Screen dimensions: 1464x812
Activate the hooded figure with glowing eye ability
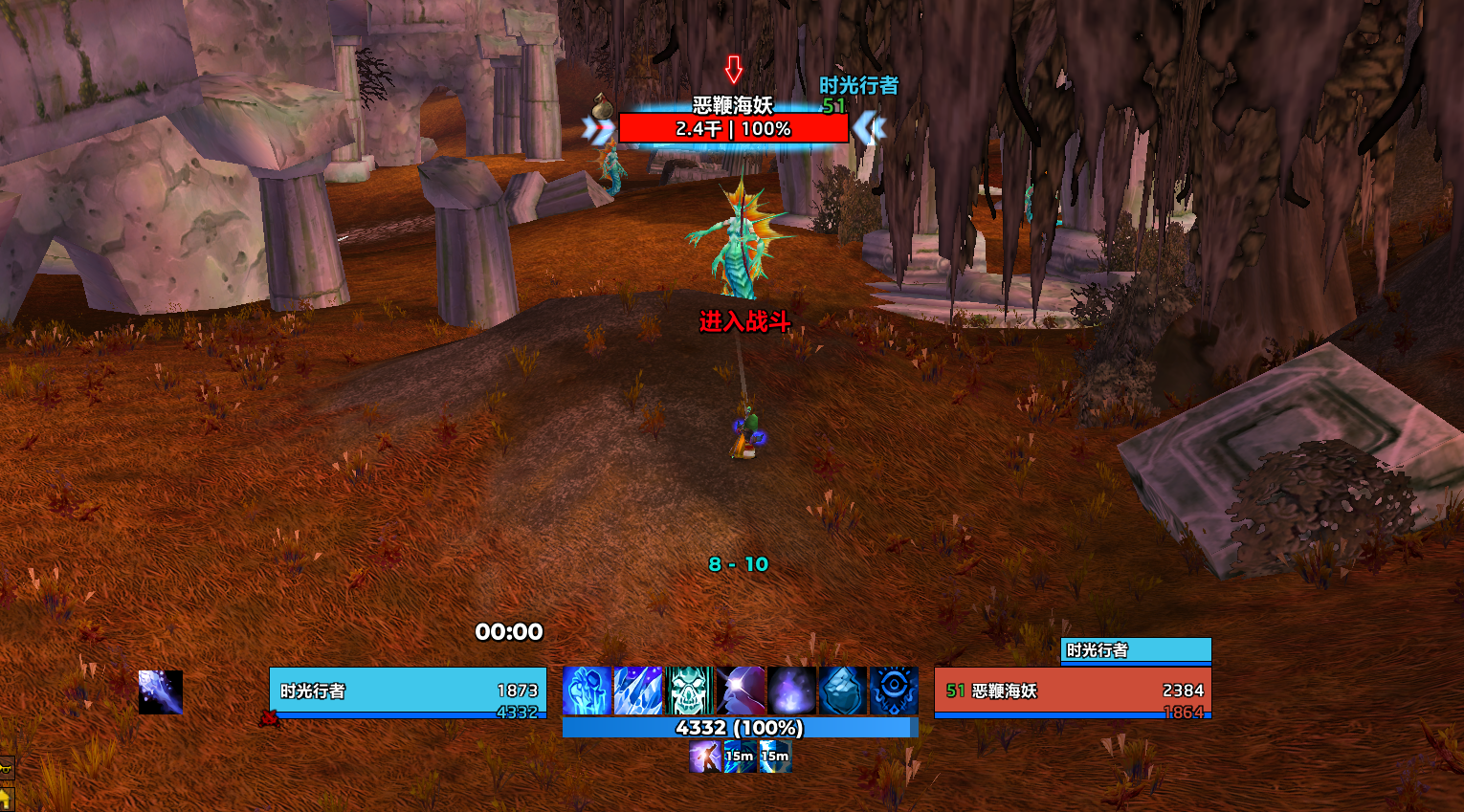[x=741, y=691]
